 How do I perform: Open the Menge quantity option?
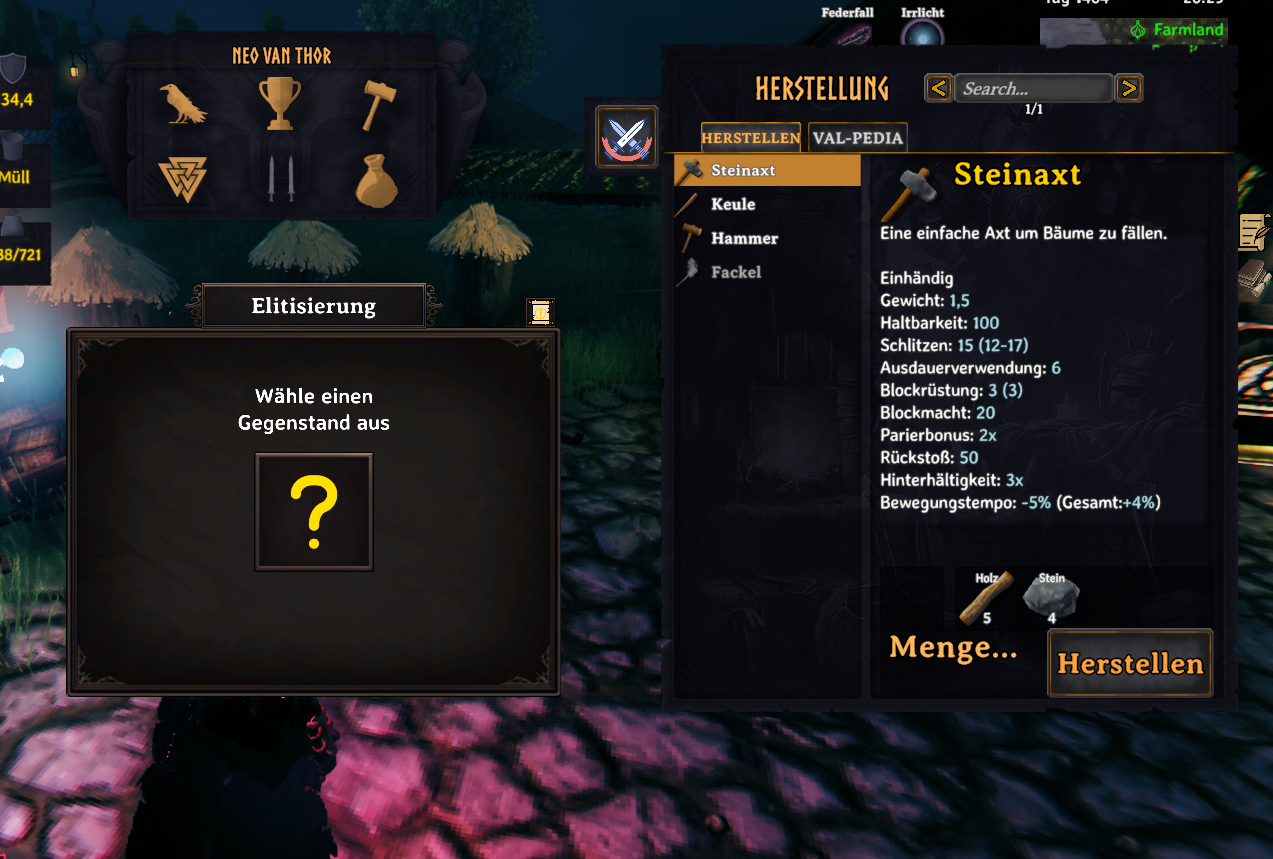tap(953, 648)
